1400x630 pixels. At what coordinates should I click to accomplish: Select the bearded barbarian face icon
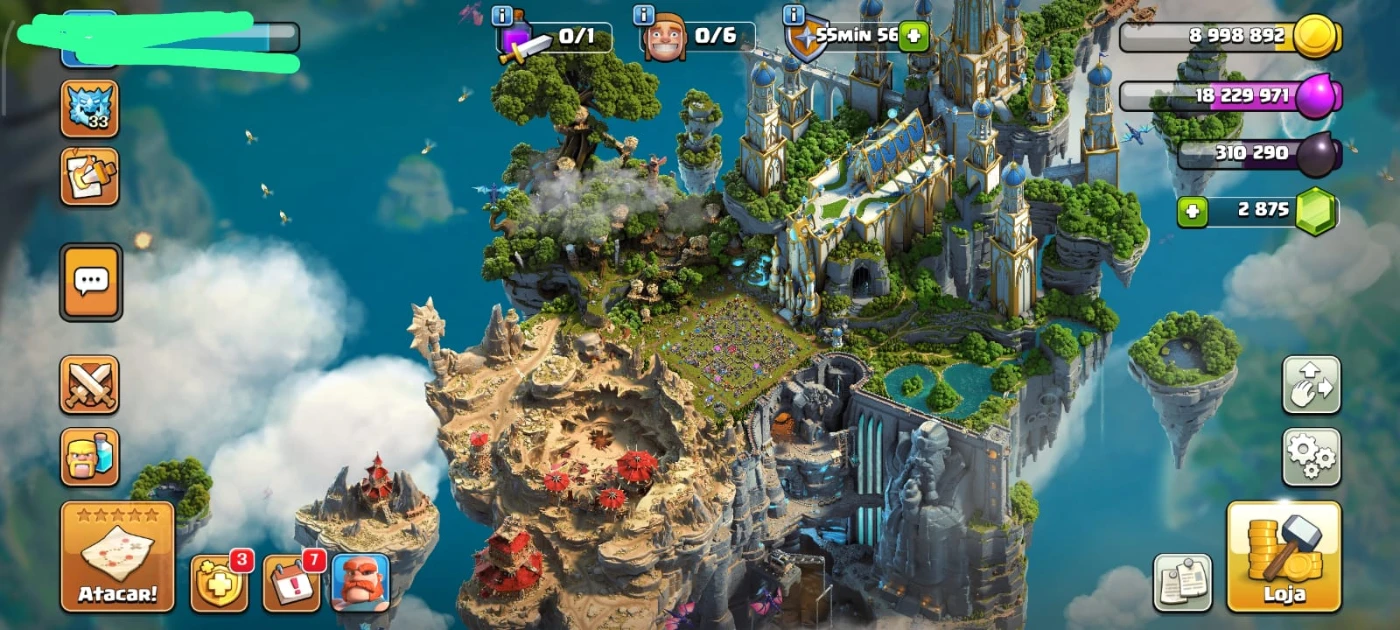tap(360, 582)
